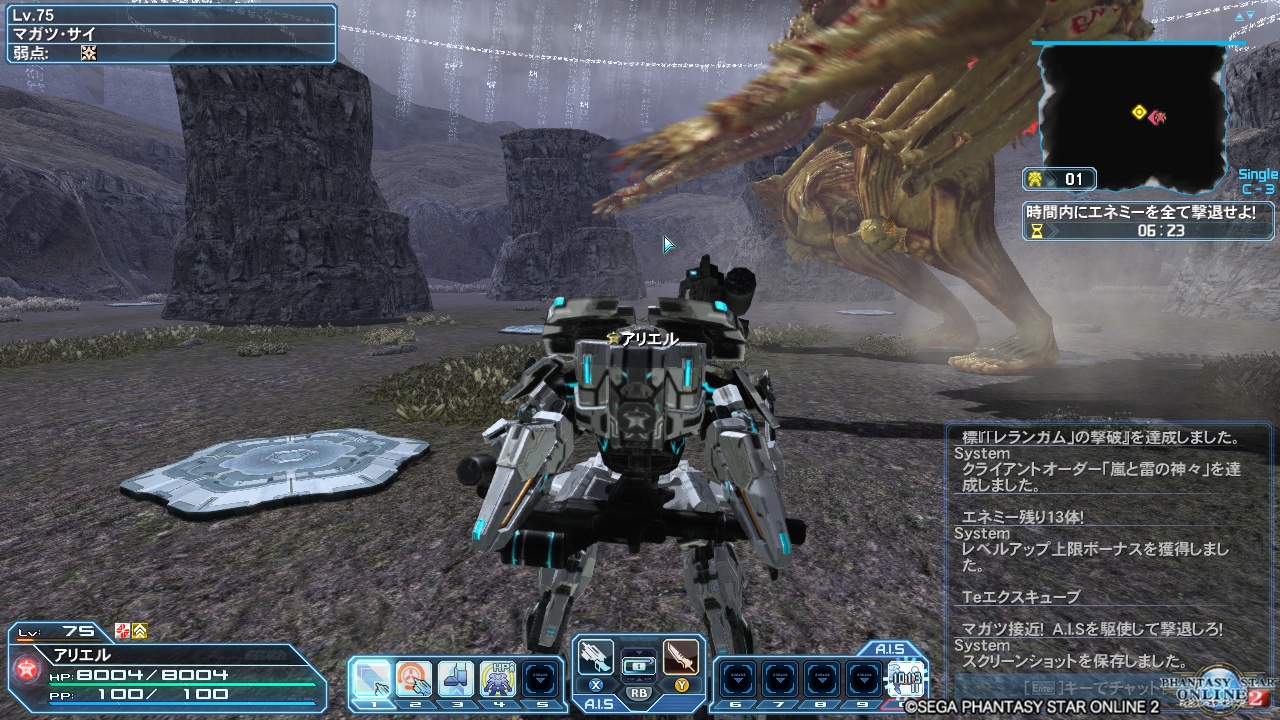Click the Enter chat prompt to start chatting
The width and height of the screenshot is (1280, 720).
1044,688
